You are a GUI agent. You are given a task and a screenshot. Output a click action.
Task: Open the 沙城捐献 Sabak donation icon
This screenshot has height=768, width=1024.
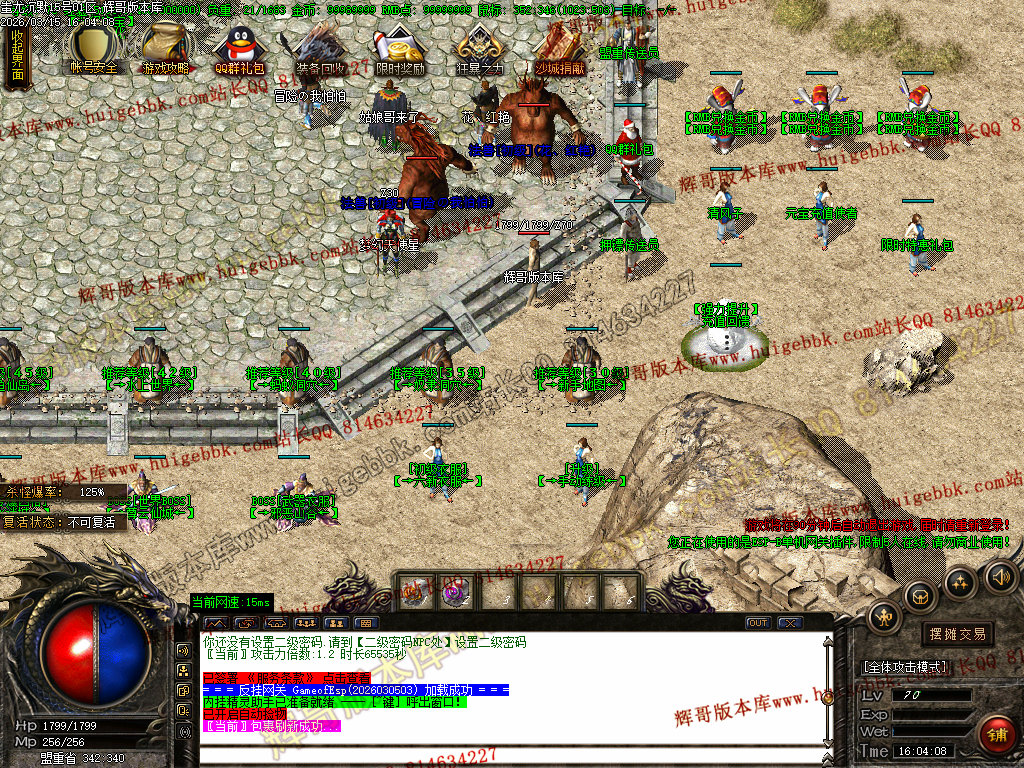point(560,48)
